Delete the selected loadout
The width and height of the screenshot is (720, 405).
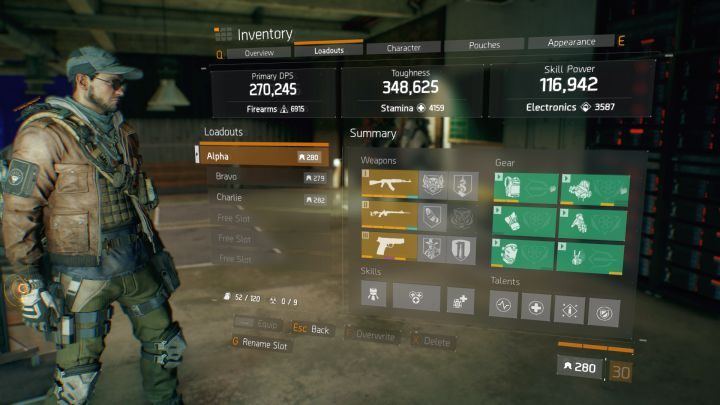coord(433,341)
